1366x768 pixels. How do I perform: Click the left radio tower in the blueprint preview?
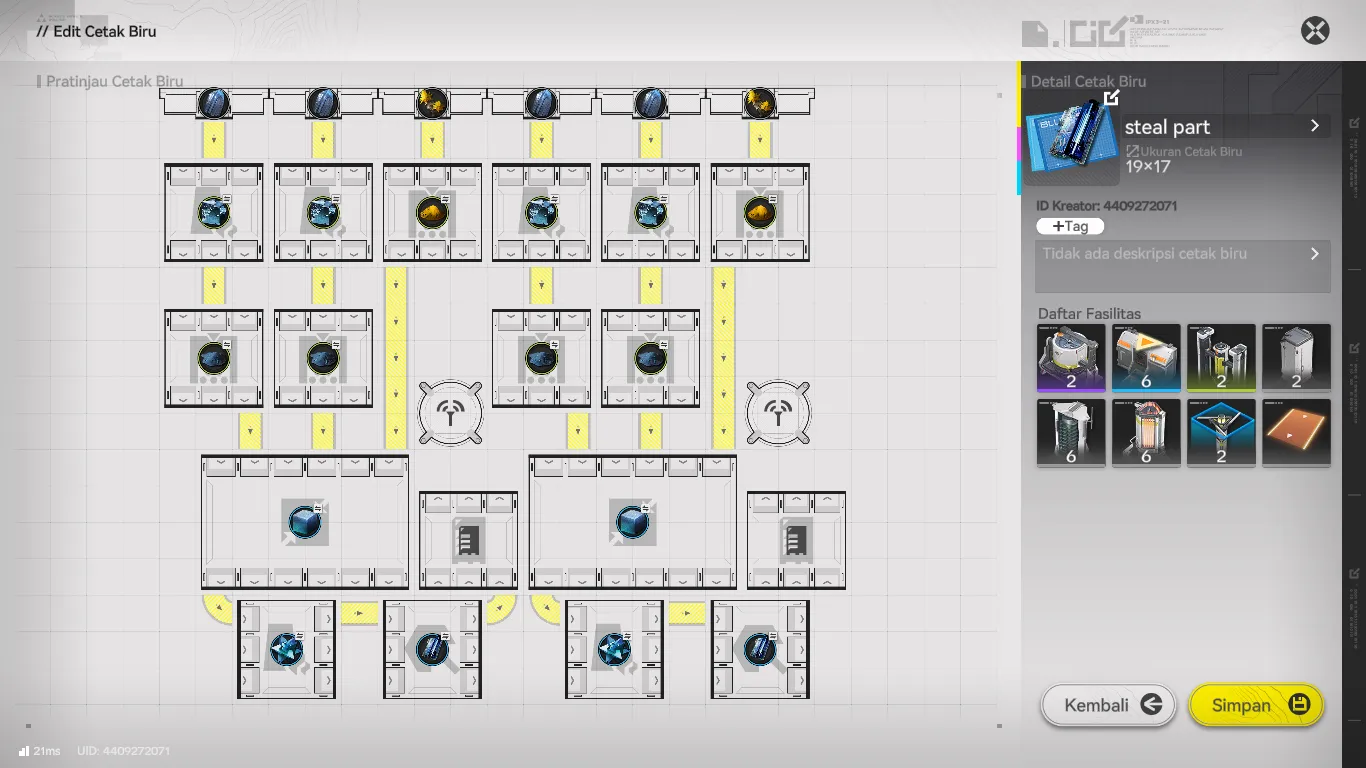coord(450,413)
